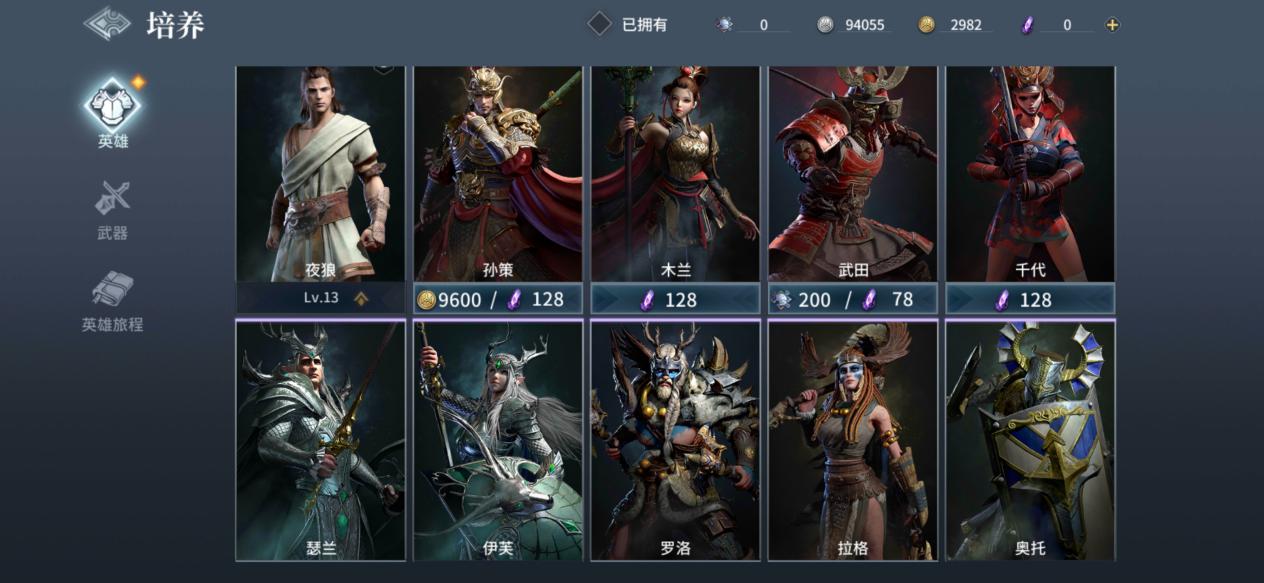Toggle the 已拥有 filter checkbox
The width and height of the screenshot is (1264, 583).
pyautogui.click(x=599, y=24)
